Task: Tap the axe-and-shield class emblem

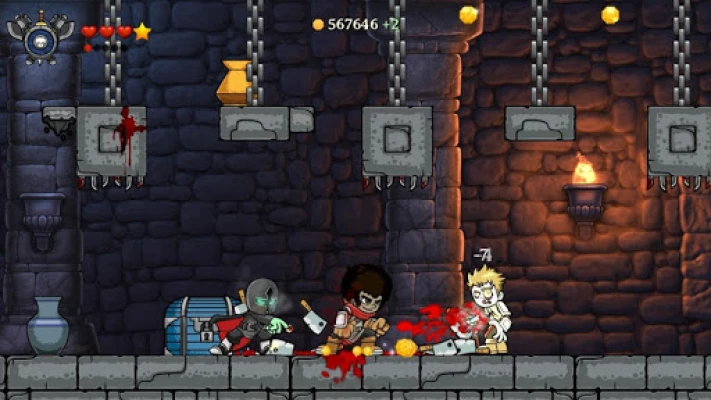Action: [x=39, y=38]
